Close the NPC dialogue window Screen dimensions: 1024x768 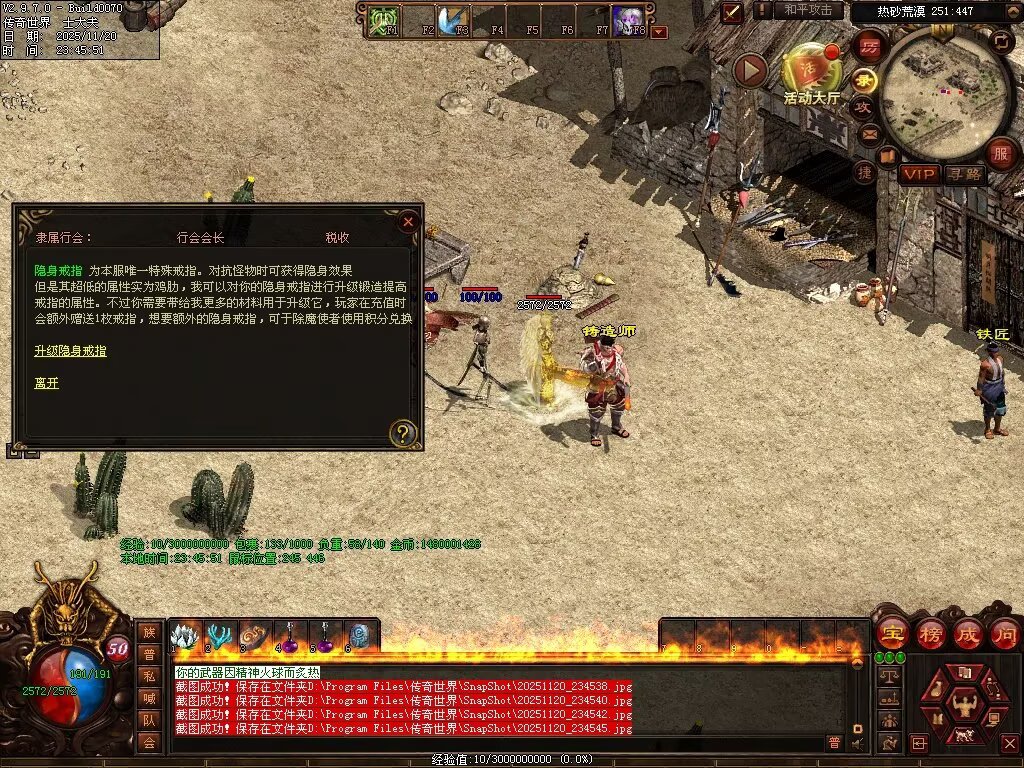pos(407,222)
